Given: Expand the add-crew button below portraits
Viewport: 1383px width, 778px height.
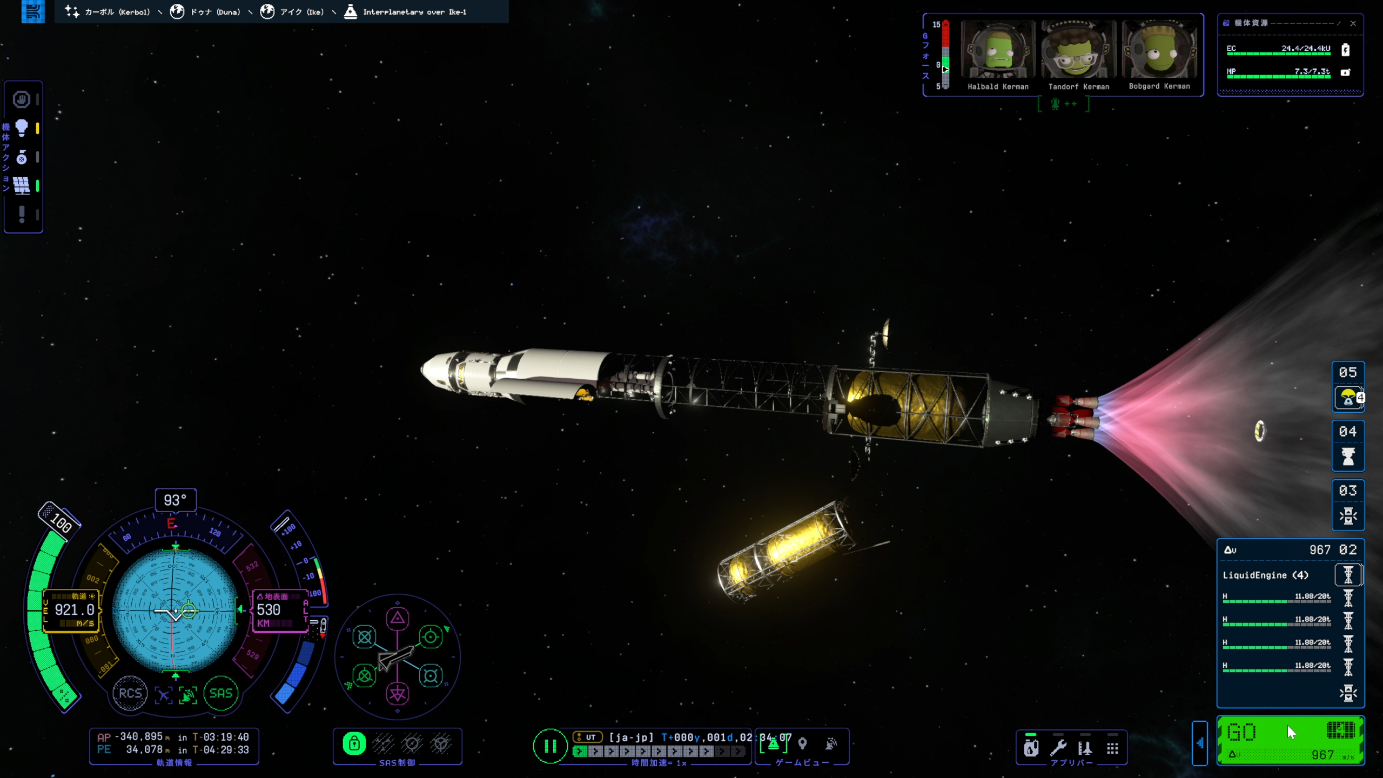Looking at the screenshot, I should pos(1063,103).
